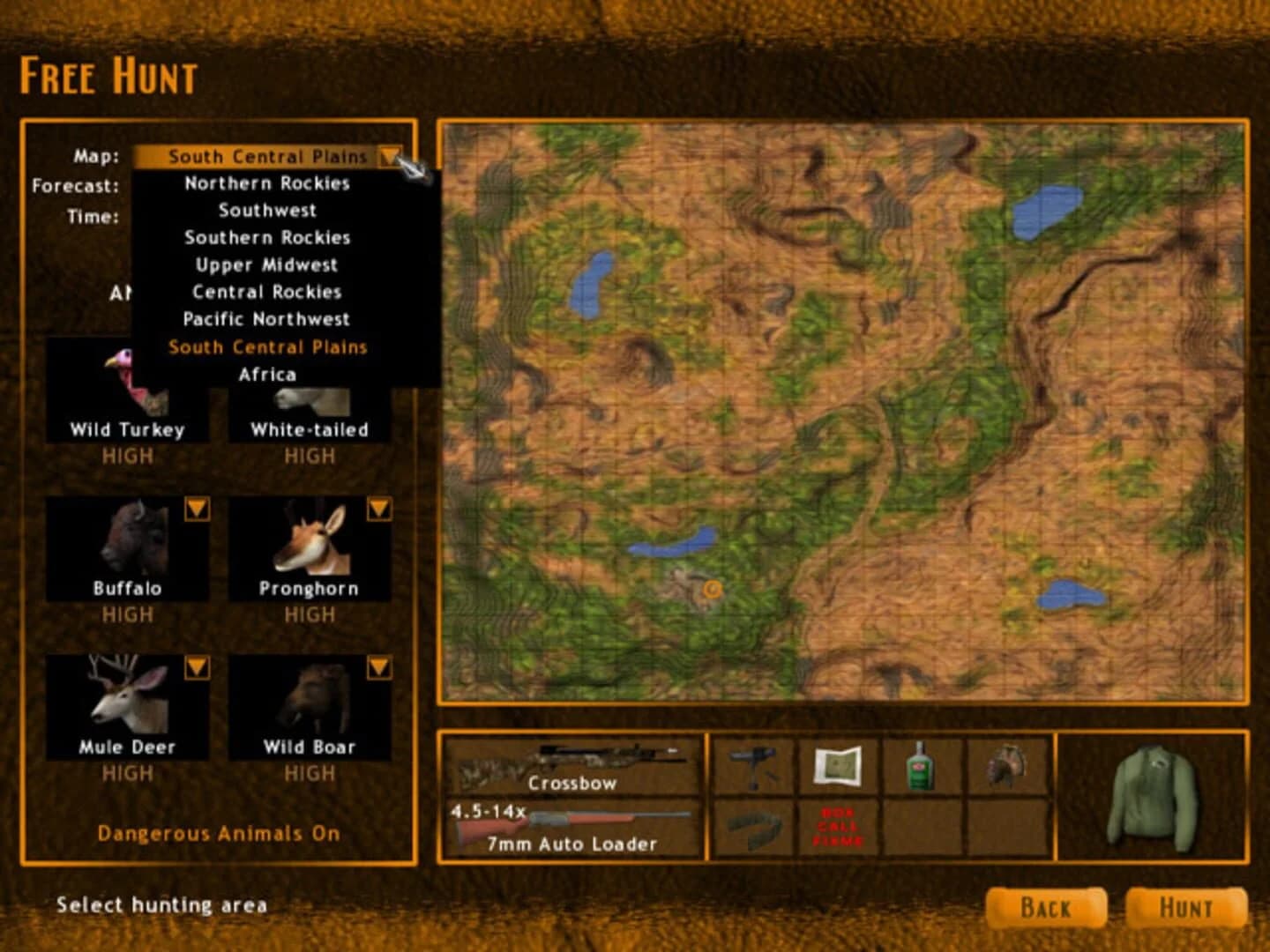Choose Pacific Northwest from map menu
The width and height of the screenshot is (1270, 952).
click(265, 319)
